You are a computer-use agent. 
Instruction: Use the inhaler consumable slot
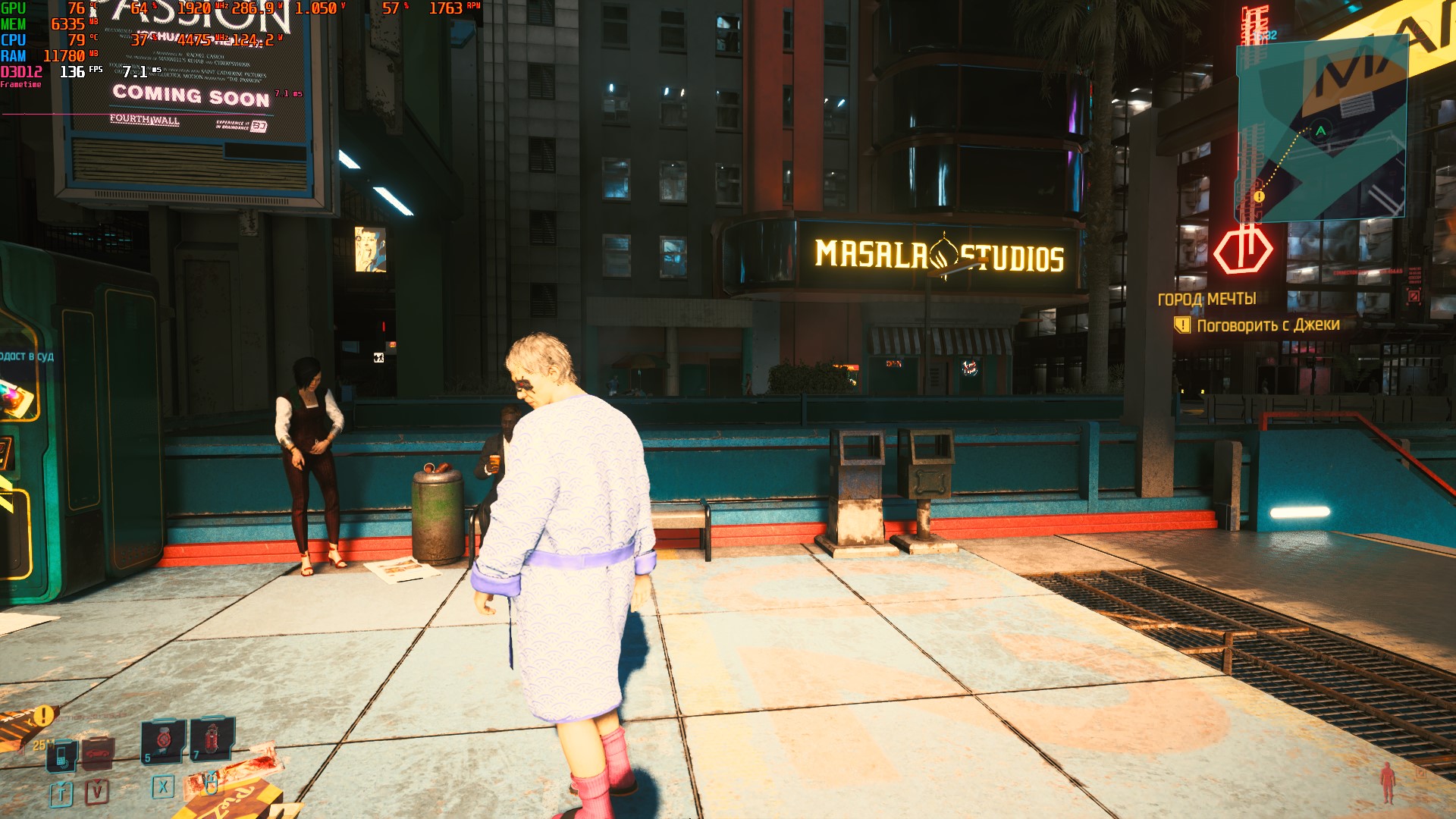[x=163, y=739]
